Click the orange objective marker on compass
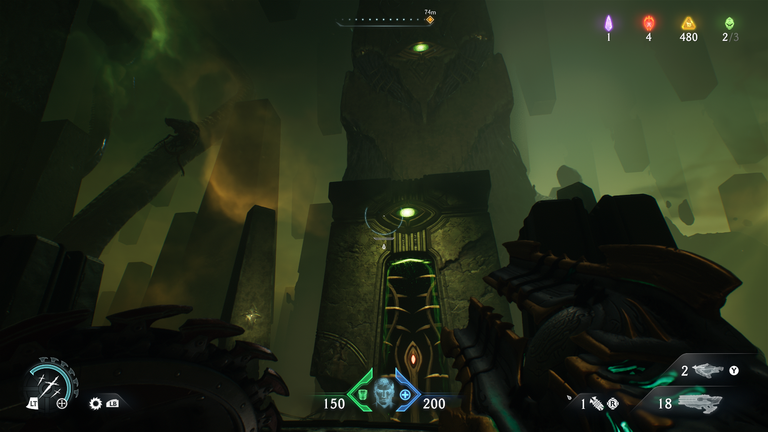The image size is (768, 432). click(430, 20)
